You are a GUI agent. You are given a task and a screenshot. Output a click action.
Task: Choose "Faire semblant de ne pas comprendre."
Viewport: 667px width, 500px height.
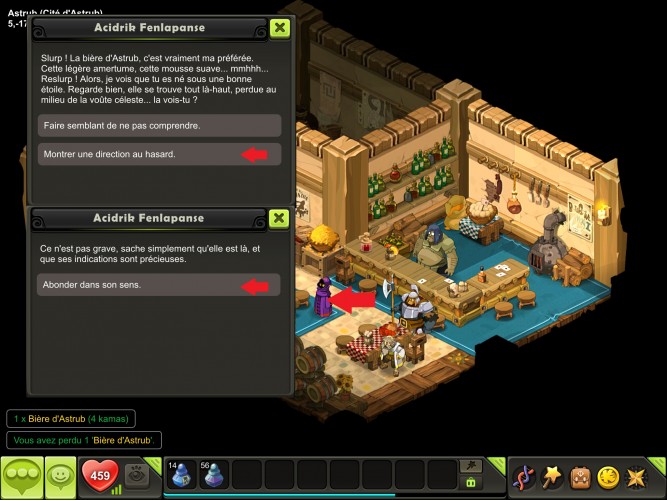[x=160, y=126]
